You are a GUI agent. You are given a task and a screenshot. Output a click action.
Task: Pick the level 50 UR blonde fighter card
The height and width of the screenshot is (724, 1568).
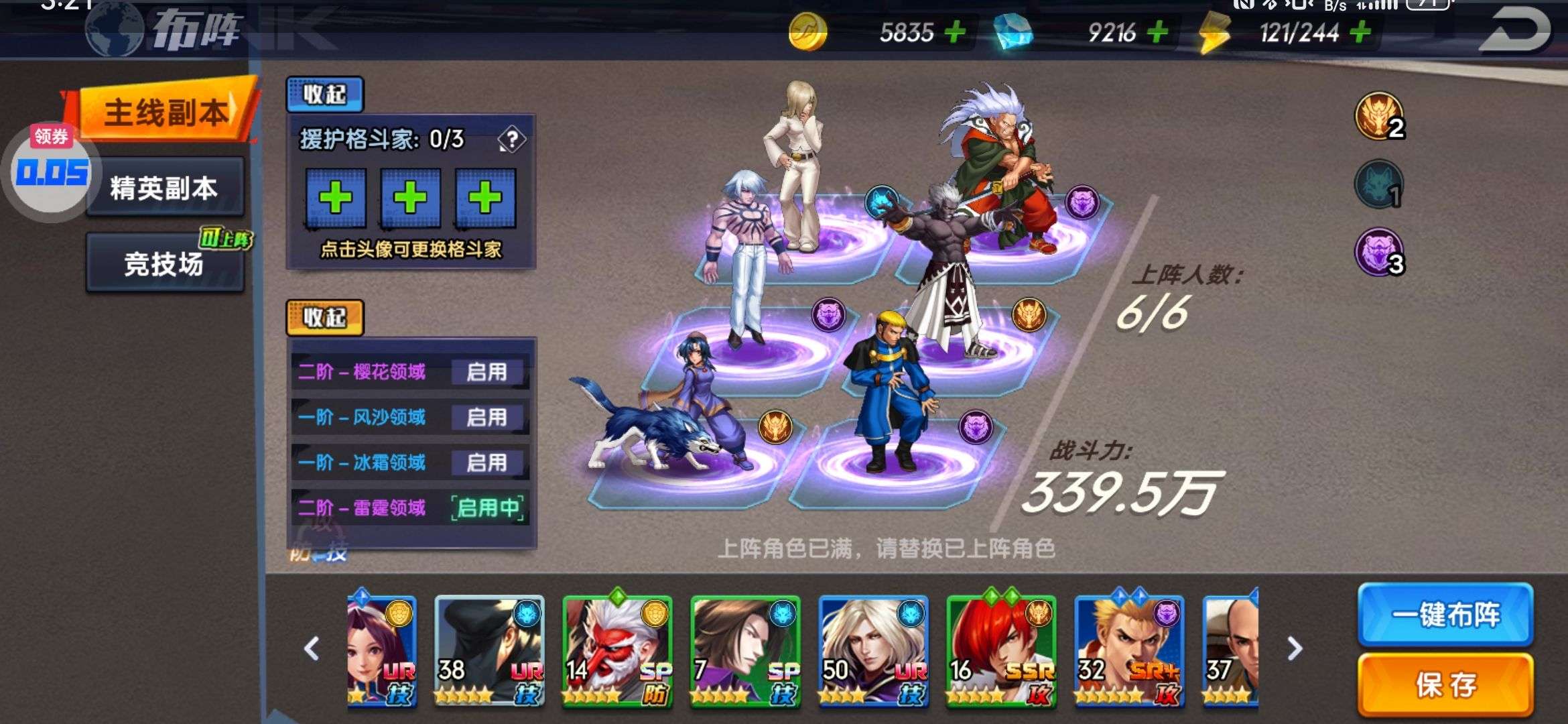click(x=873, y=650)
